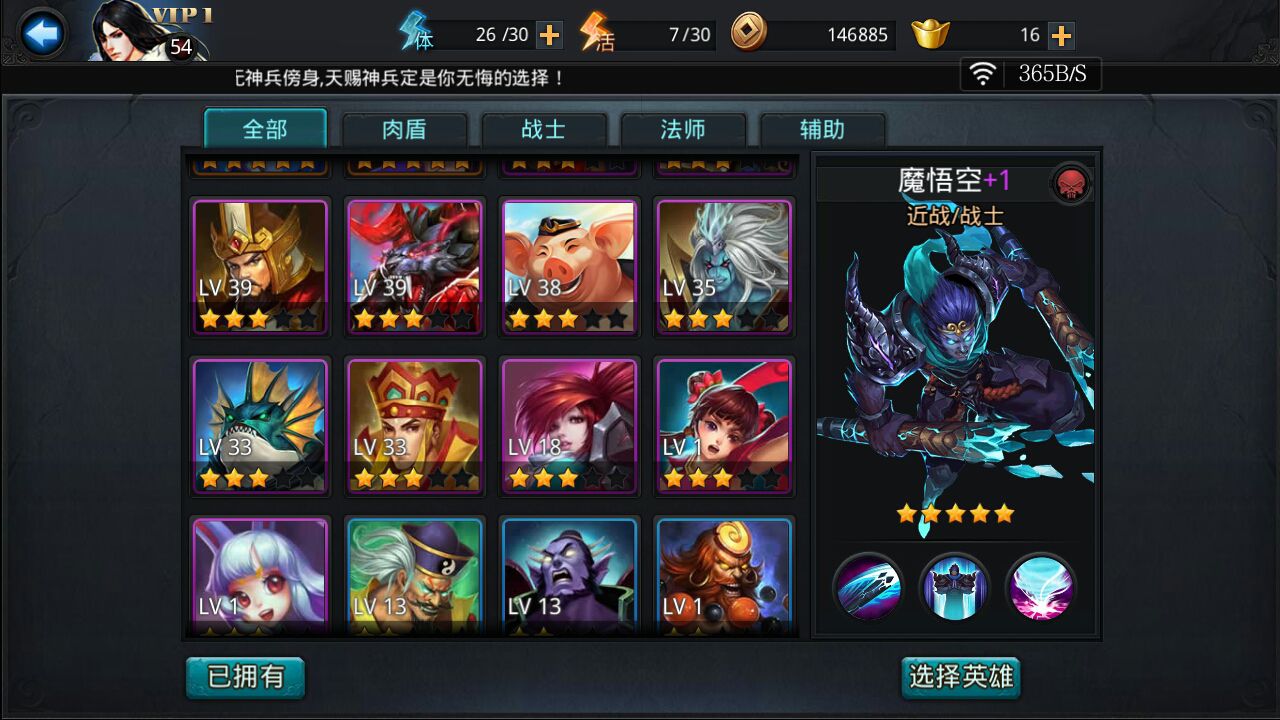The height and width of the screenshot is (720, 1280).
Task: Switch to the 全部 tab
Action: (x=262, y=129)
